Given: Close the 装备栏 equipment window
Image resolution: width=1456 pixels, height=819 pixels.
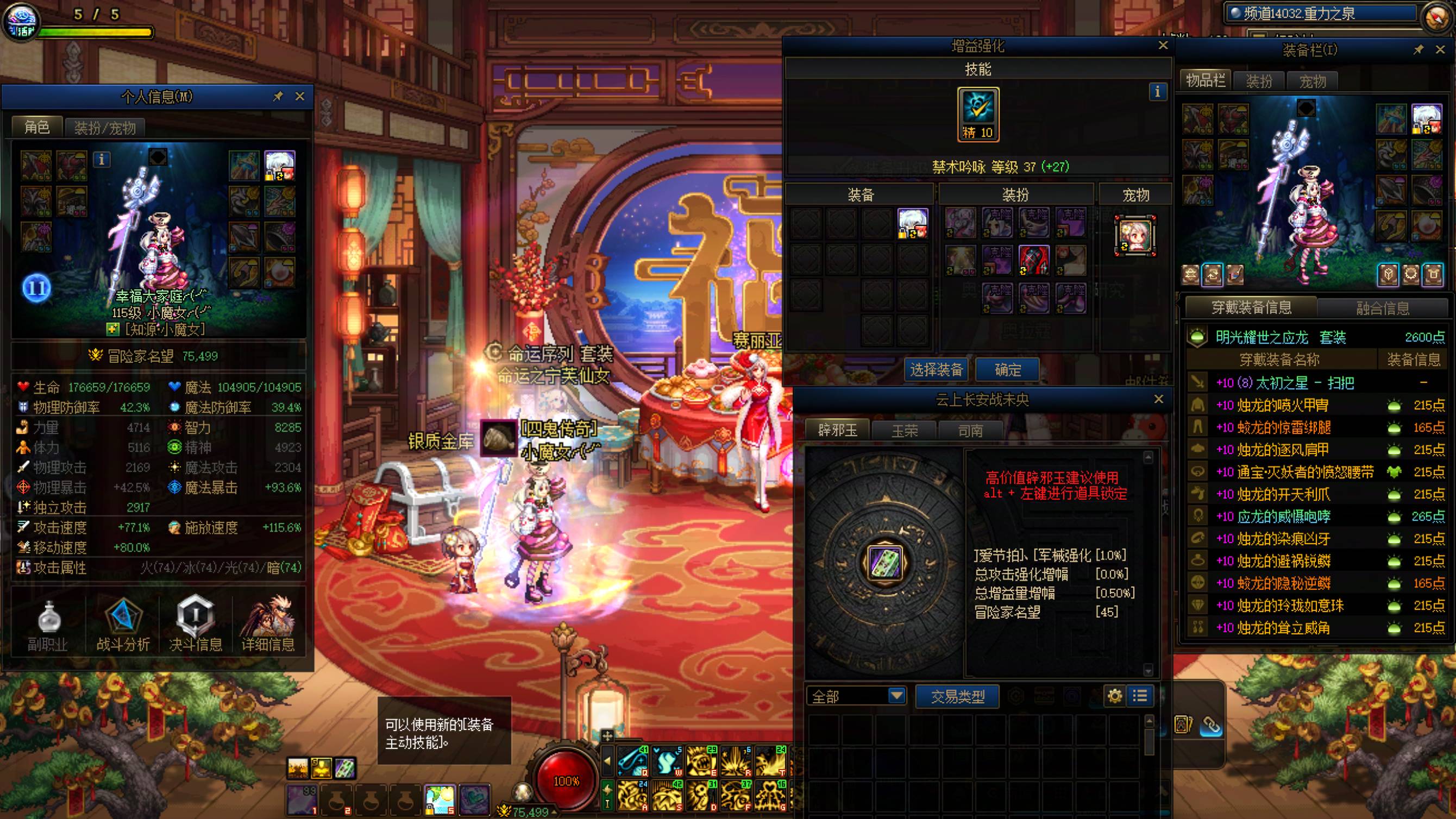Looking at the screenshot, I should pos(1440,50).
